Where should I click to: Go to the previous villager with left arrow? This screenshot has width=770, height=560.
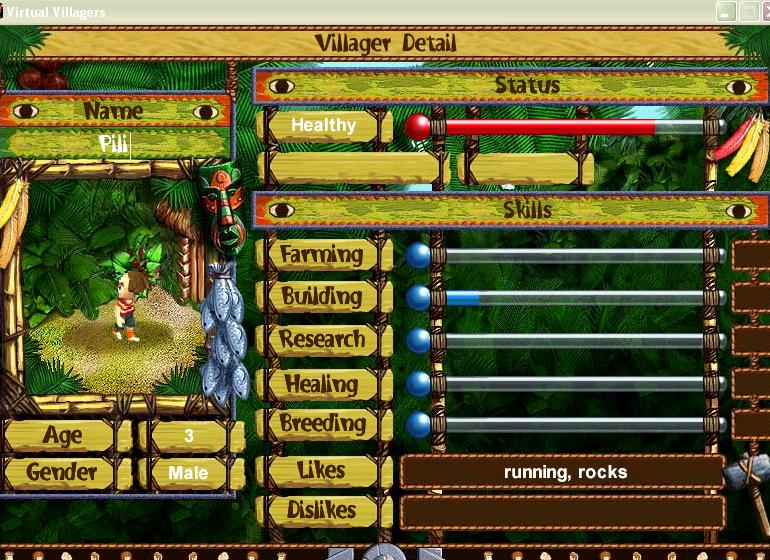tap(341, 553)
